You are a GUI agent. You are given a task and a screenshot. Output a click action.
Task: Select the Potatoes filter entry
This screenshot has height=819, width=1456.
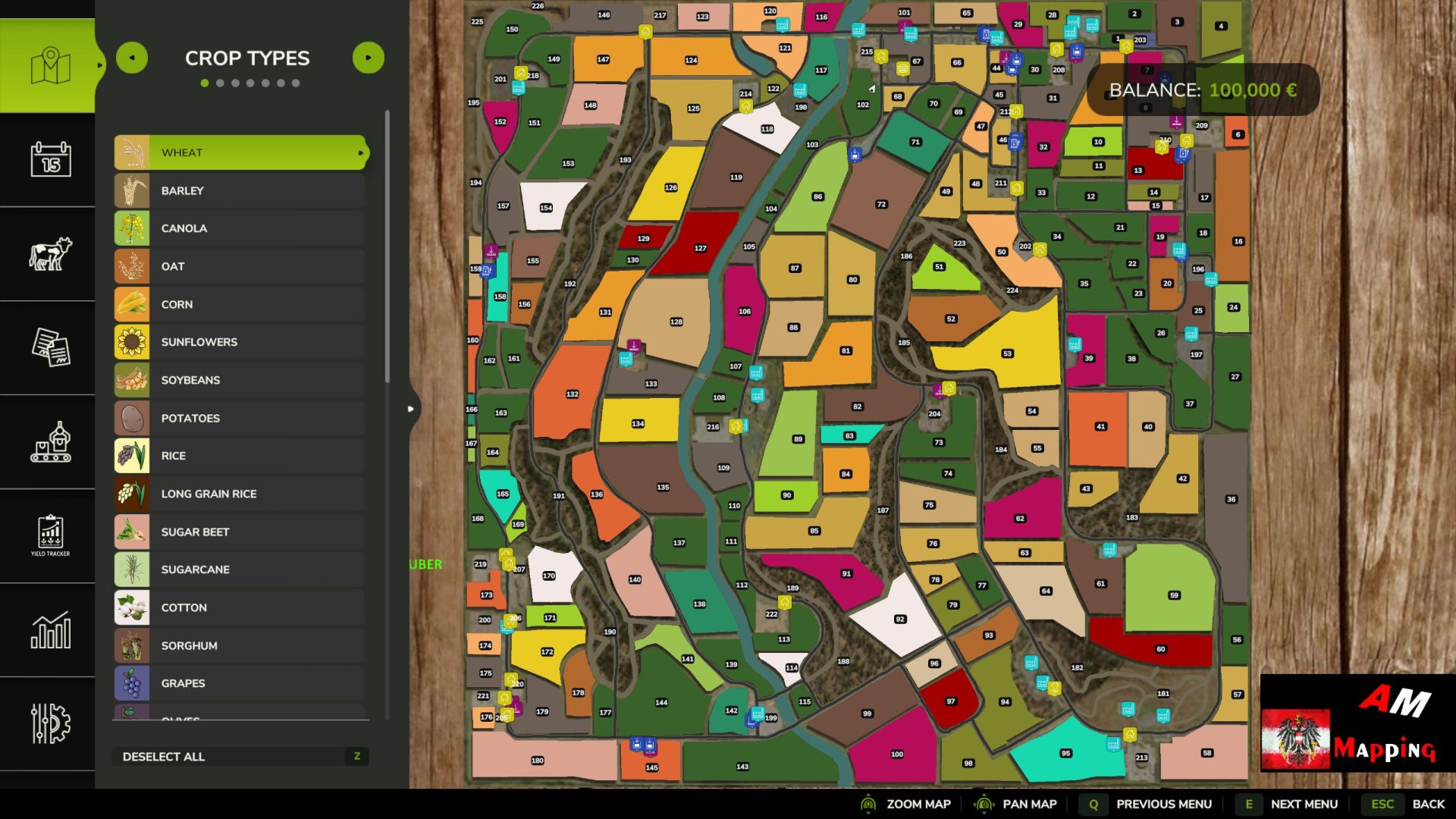pyautogui.click(x=240, y=418)
